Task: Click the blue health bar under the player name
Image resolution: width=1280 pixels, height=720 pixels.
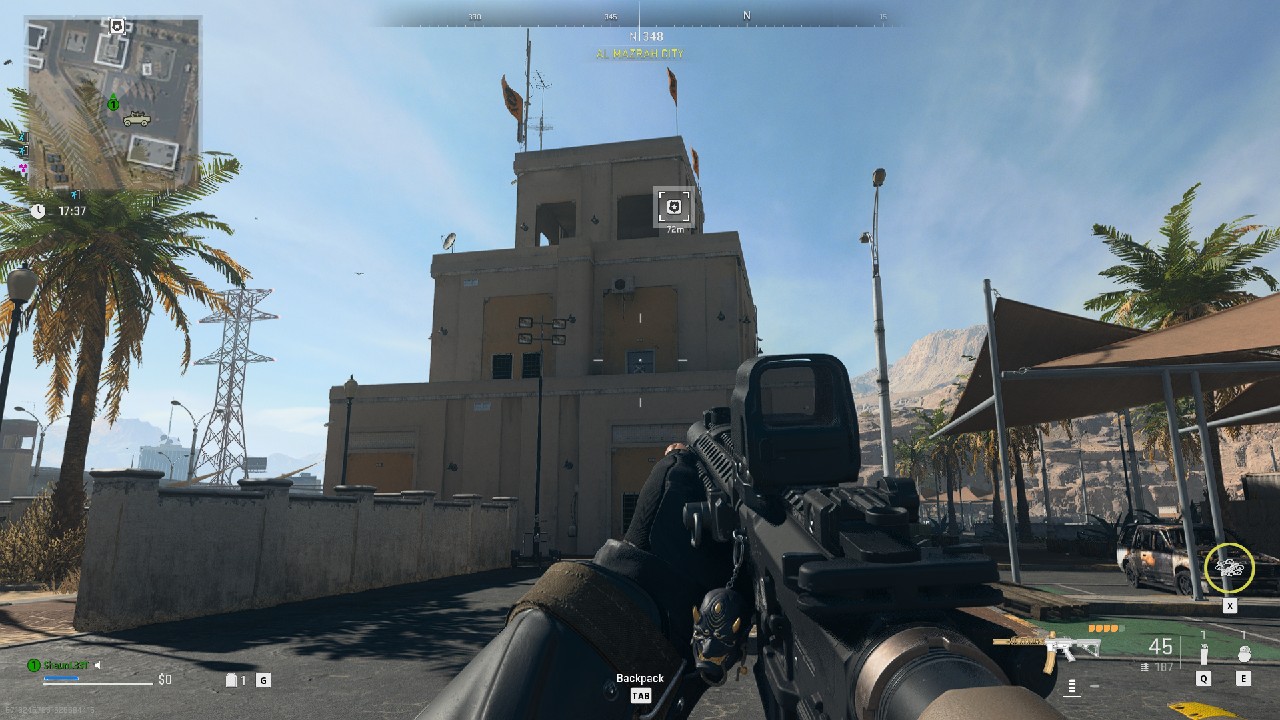Action: (61, 678)
